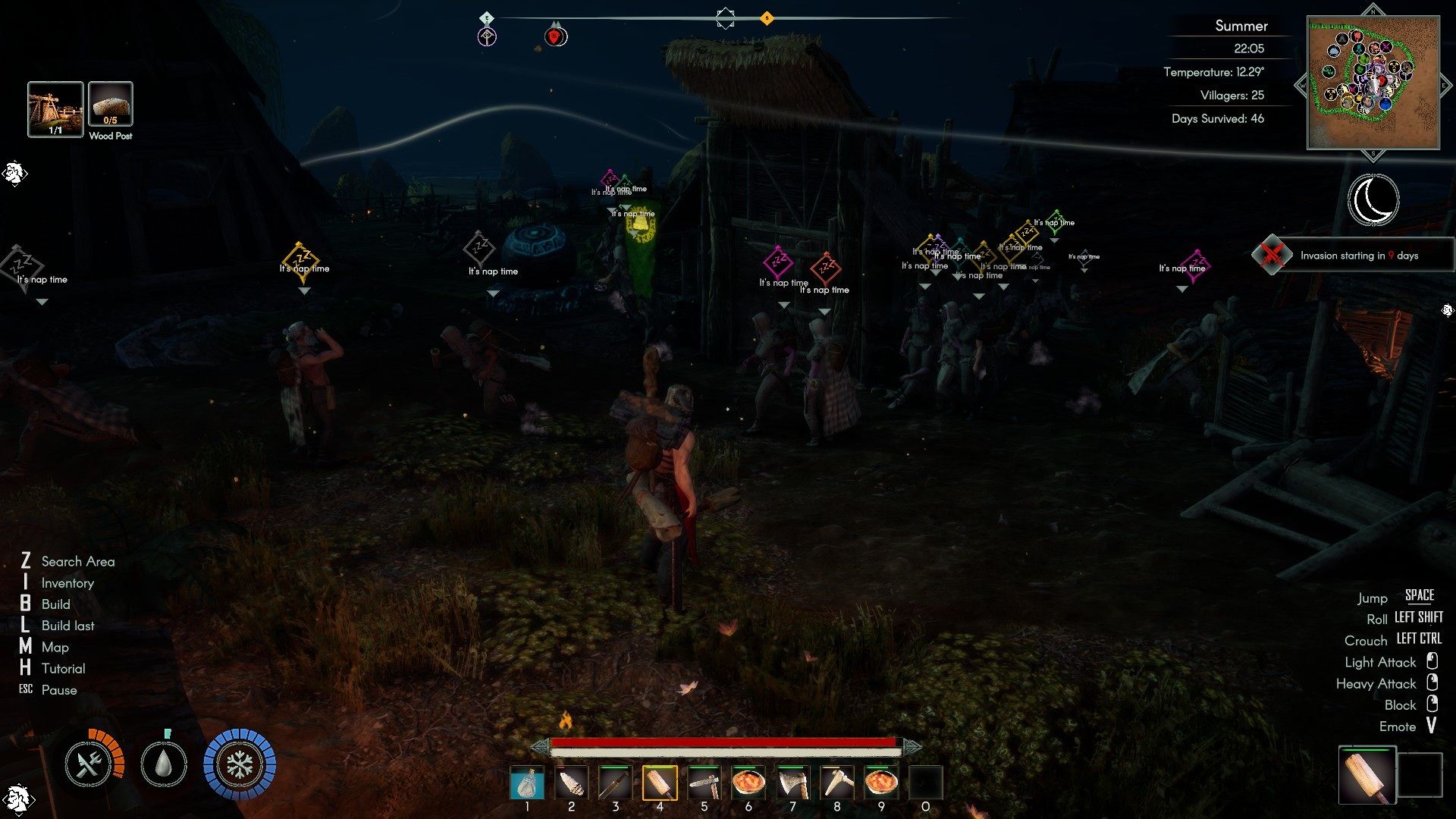The width and height of the screenshot is (1456, 819).
Task: Select the water pouch in hotbar slot 1
Action: 527,783
